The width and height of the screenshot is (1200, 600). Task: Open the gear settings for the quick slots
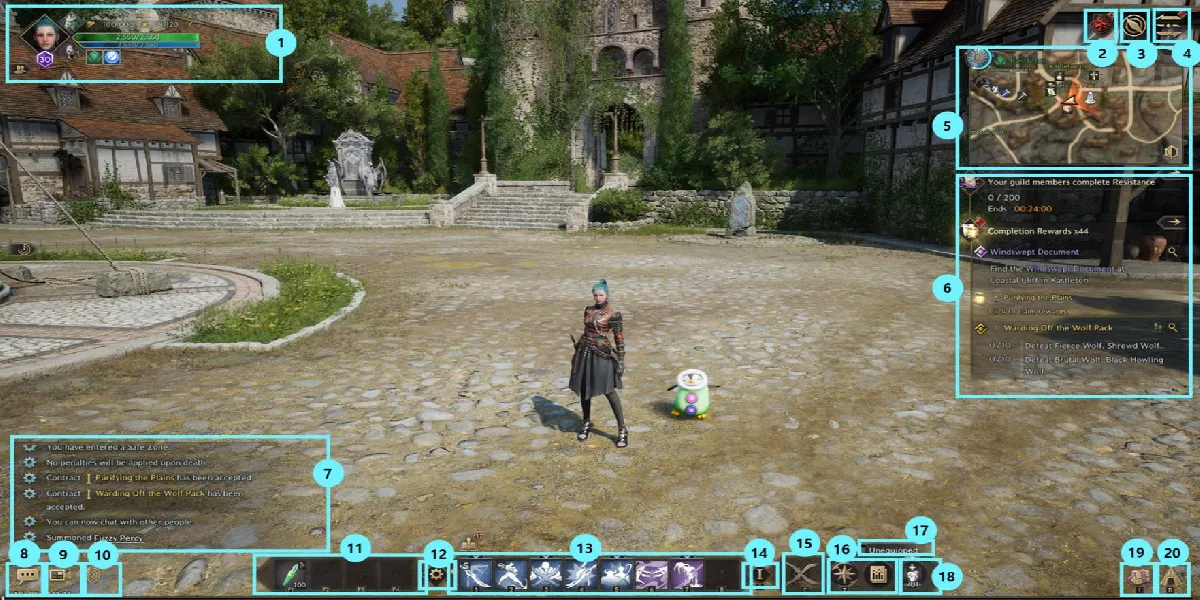[x=436, y=576]
